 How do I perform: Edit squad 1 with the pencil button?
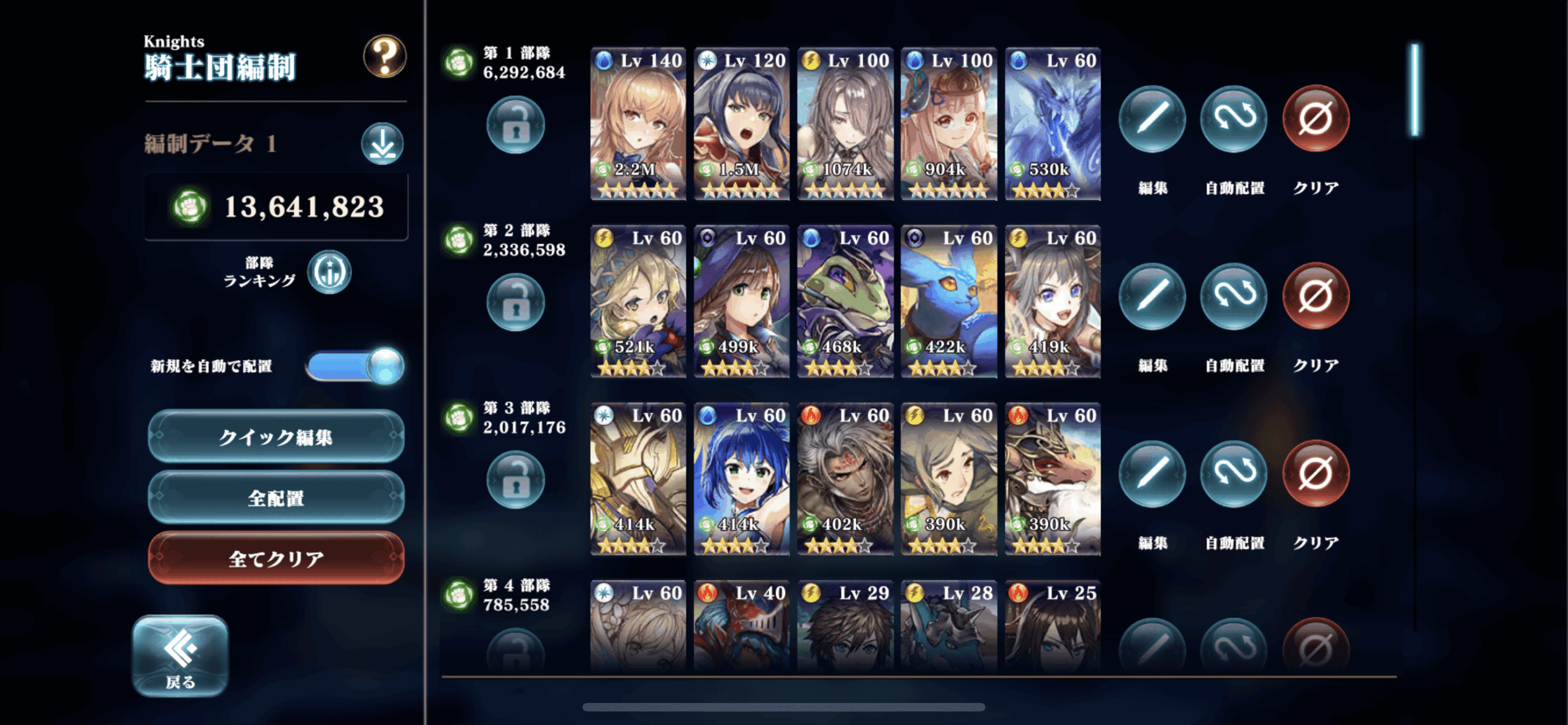coord(1152,118)
